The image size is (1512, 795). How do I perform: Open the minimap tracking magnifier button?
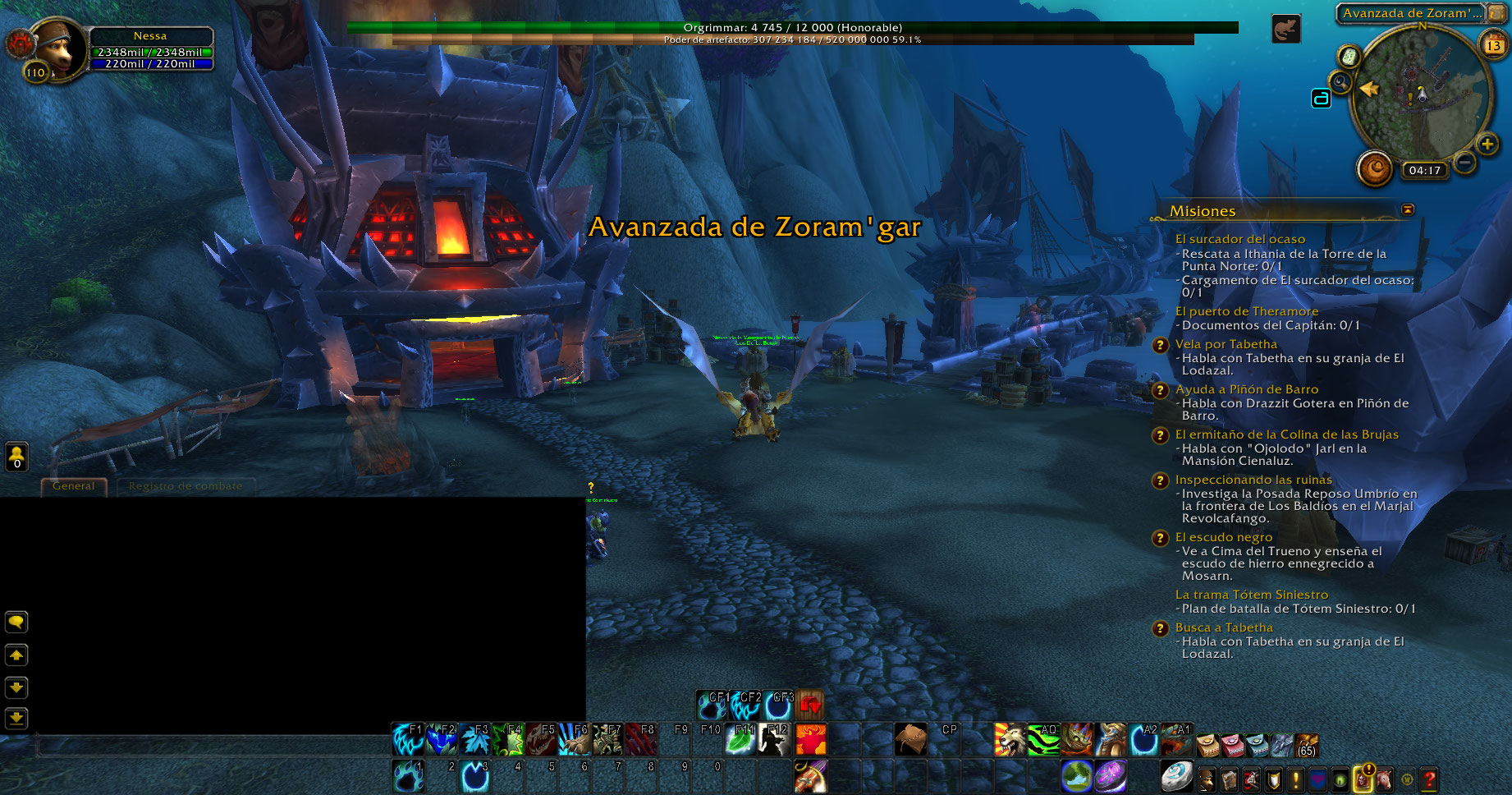pos(1340,82)
